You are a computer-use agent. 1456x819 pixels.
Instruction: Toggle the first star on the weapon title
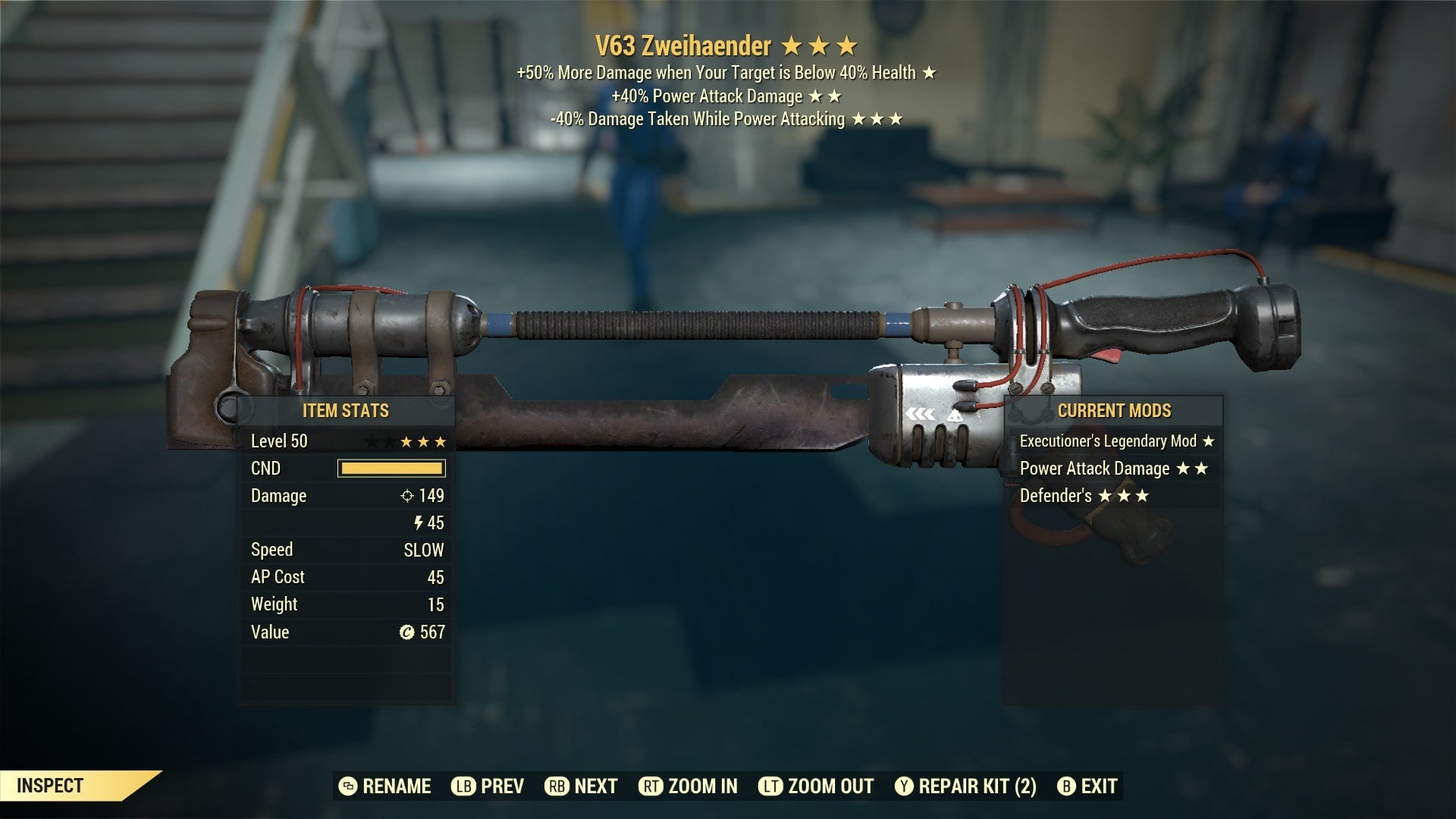pyautogui.click(x=792, y=46)
